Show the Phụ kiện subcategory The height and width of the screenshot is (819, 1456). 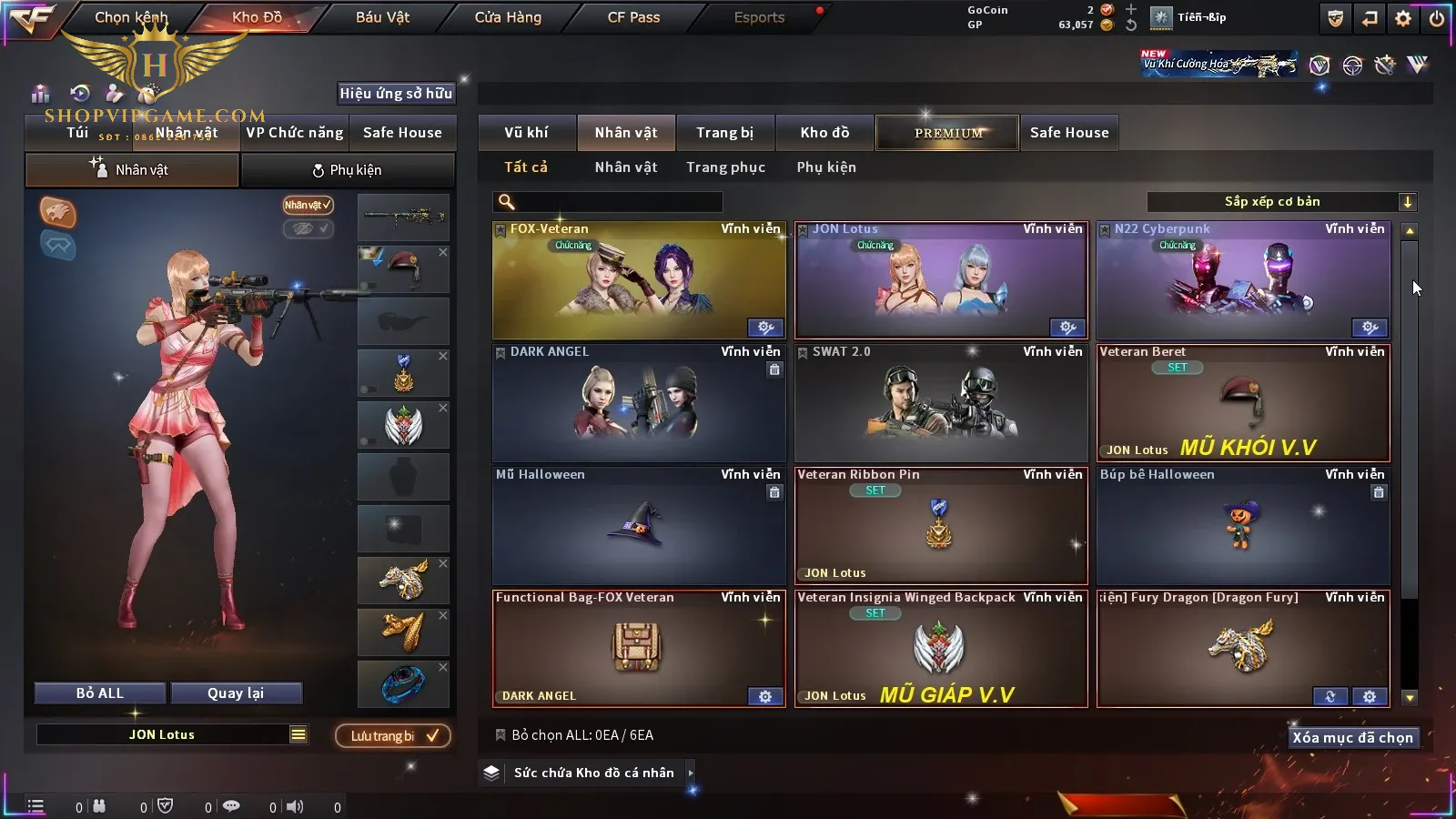(x=826, y=167)
